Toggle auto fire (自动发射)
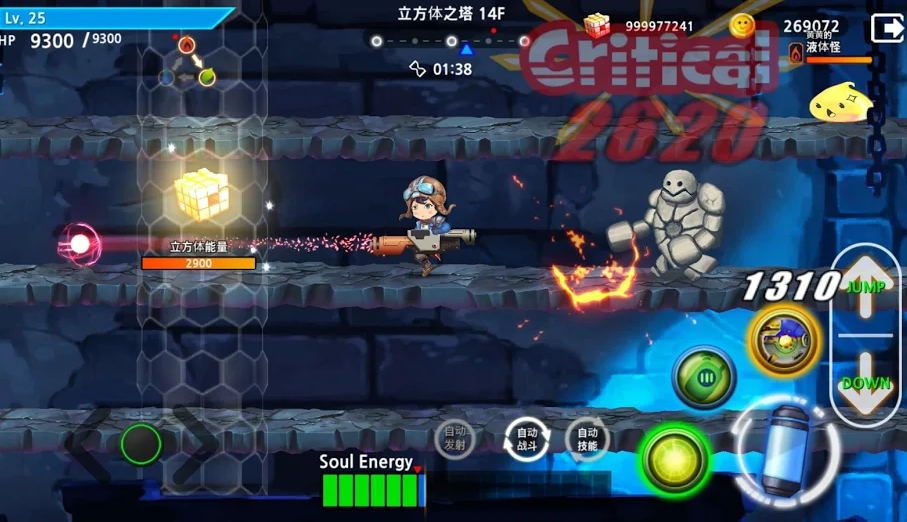 455,439
